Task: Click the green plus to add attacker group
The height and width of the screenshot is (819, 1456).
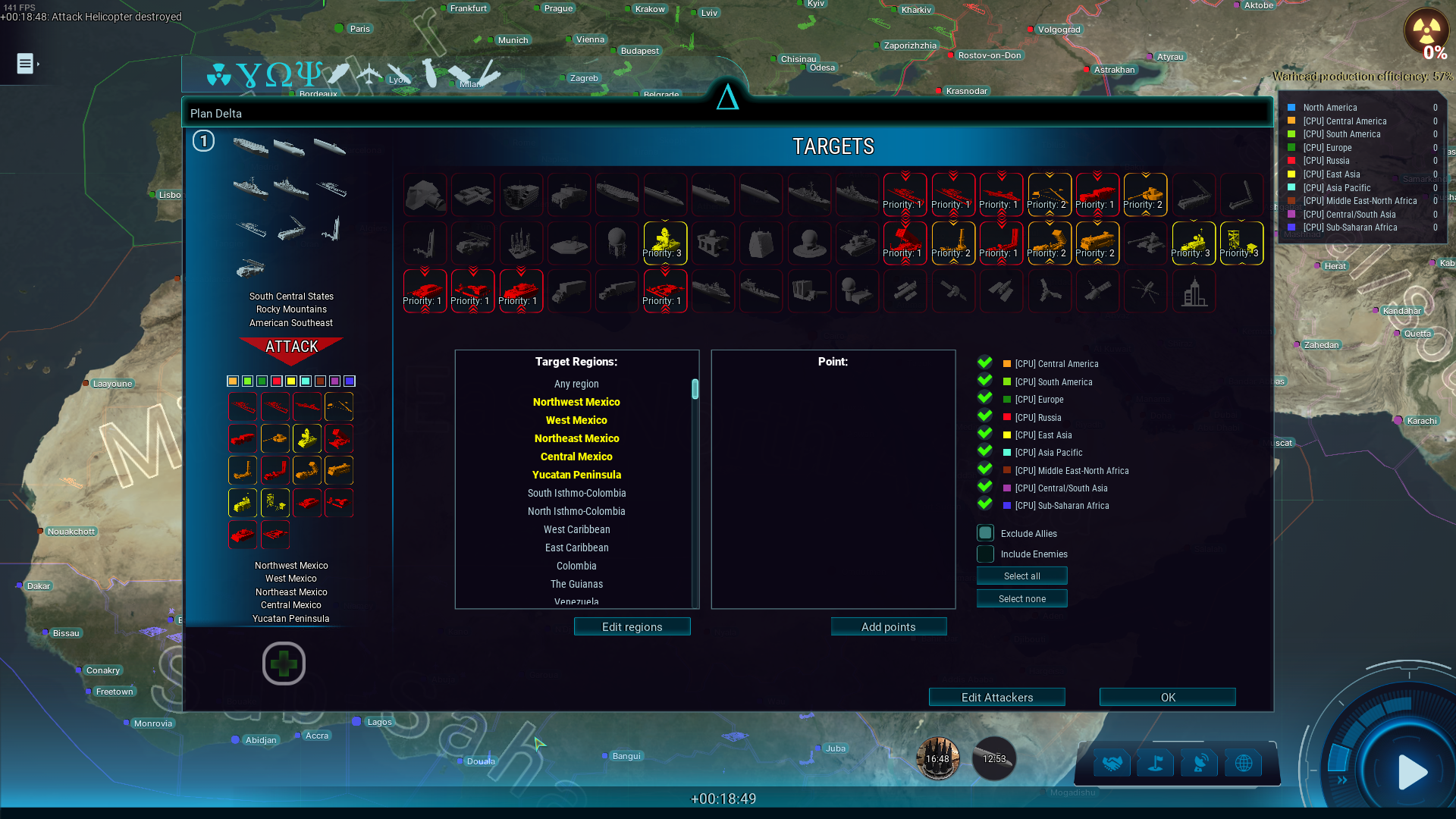Action: pos(284,664)
